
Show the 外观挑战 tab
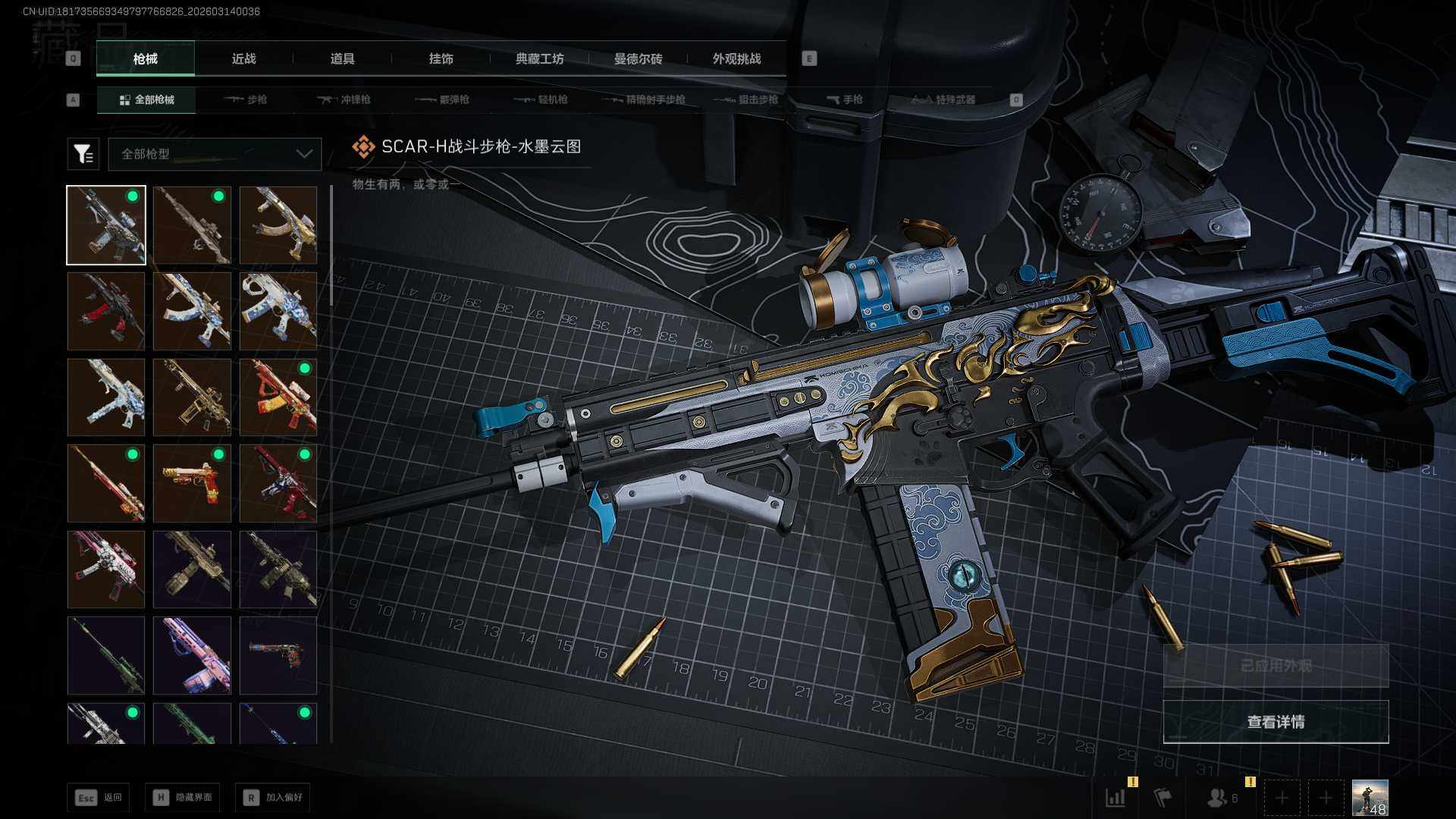click(736, 58)
